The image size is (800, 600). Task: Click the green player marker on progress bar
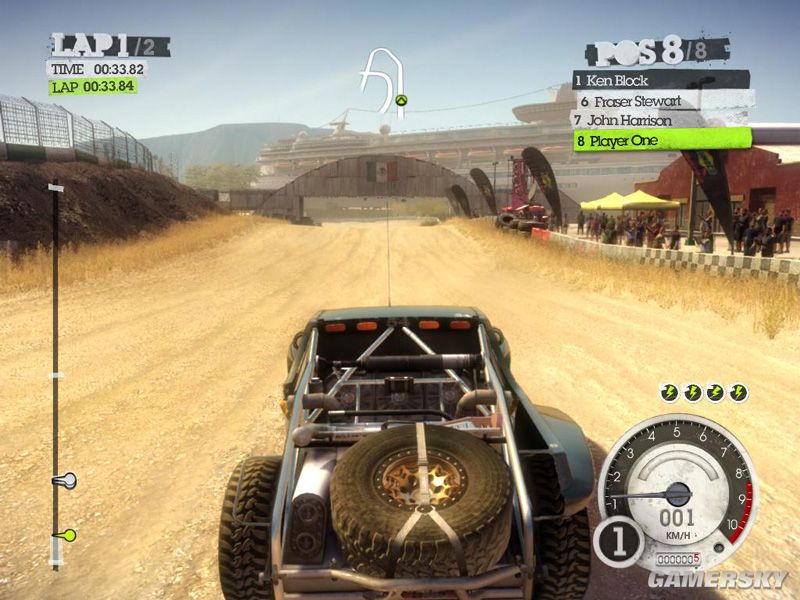coord(68,535)
